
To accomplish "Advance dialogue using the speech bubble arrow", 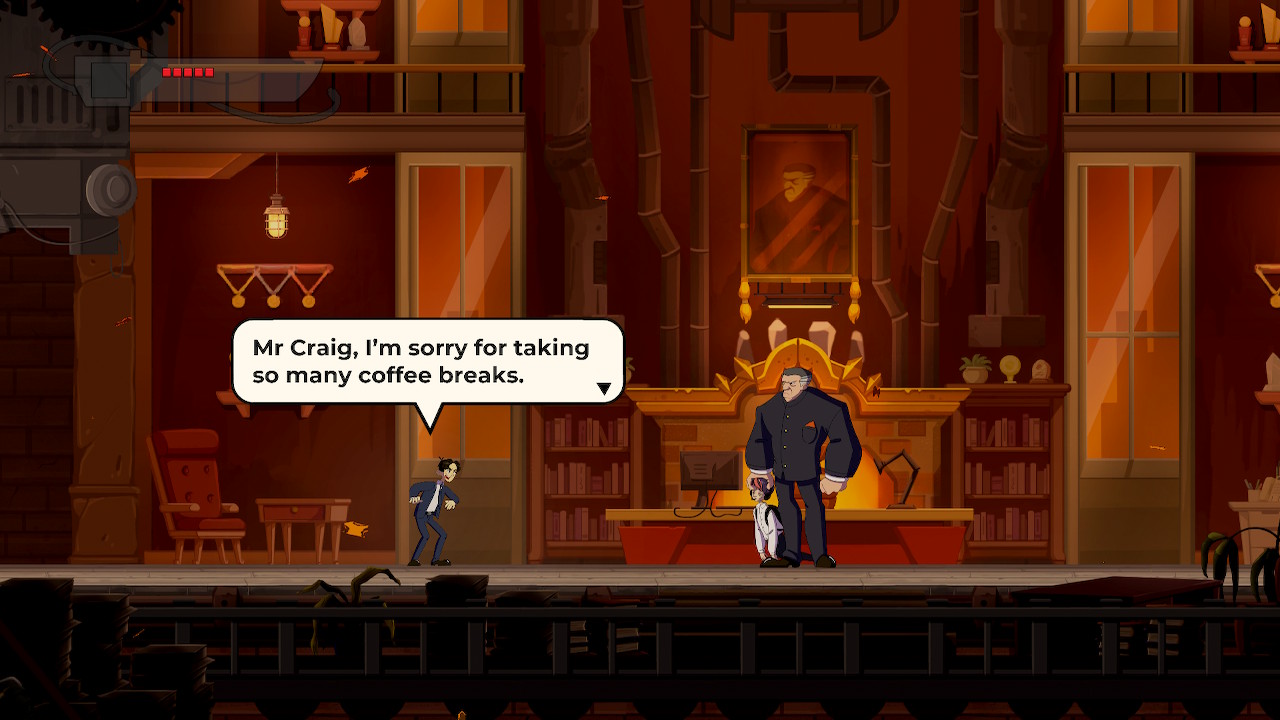I will point(604,388).
